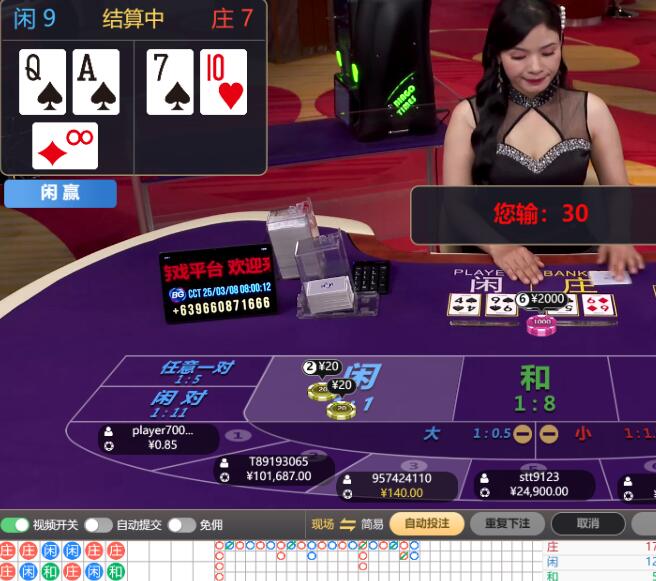The height and width of the screenshot is (581, 656).
Task: Choose the 闲对 (Player Pair) bet area
Action: point(178,403)
